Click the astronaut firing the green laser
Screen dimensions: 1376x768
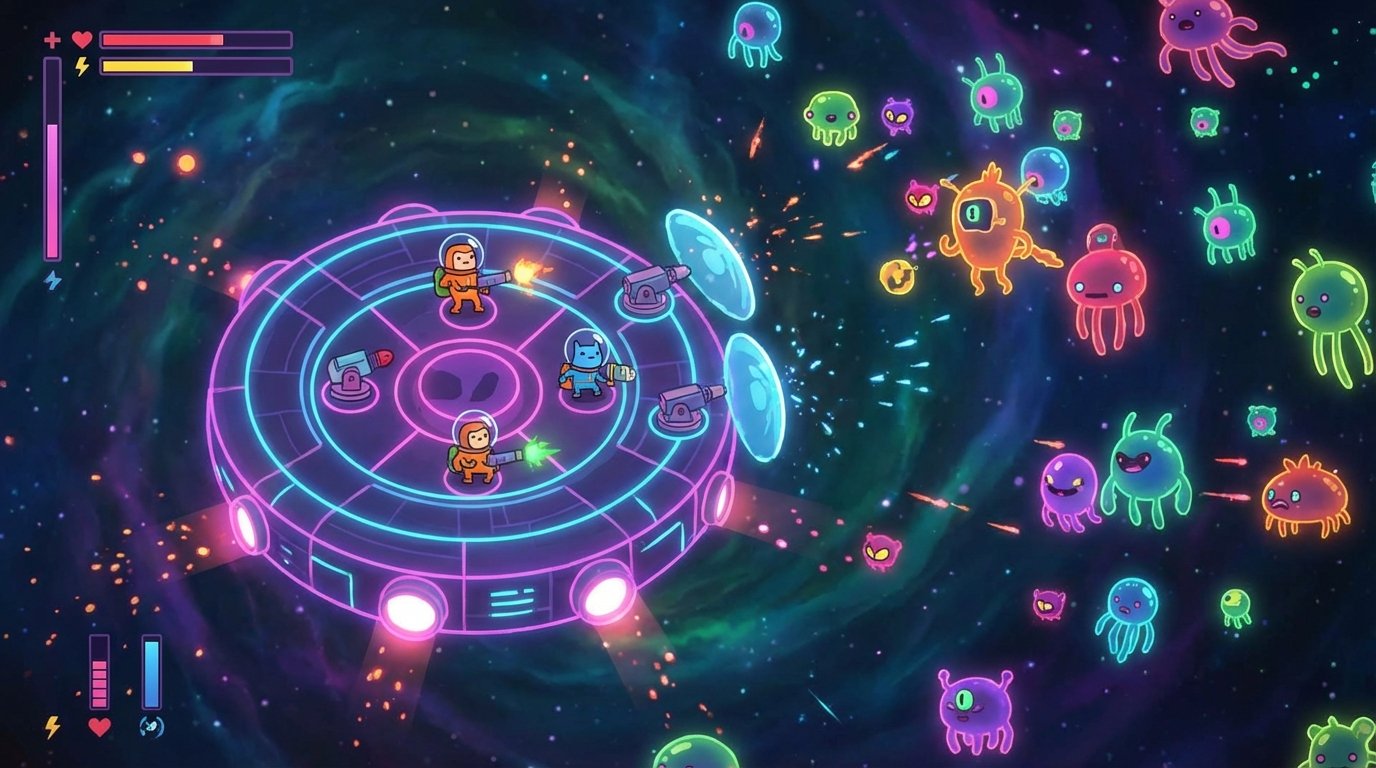(x=475, y=450)
